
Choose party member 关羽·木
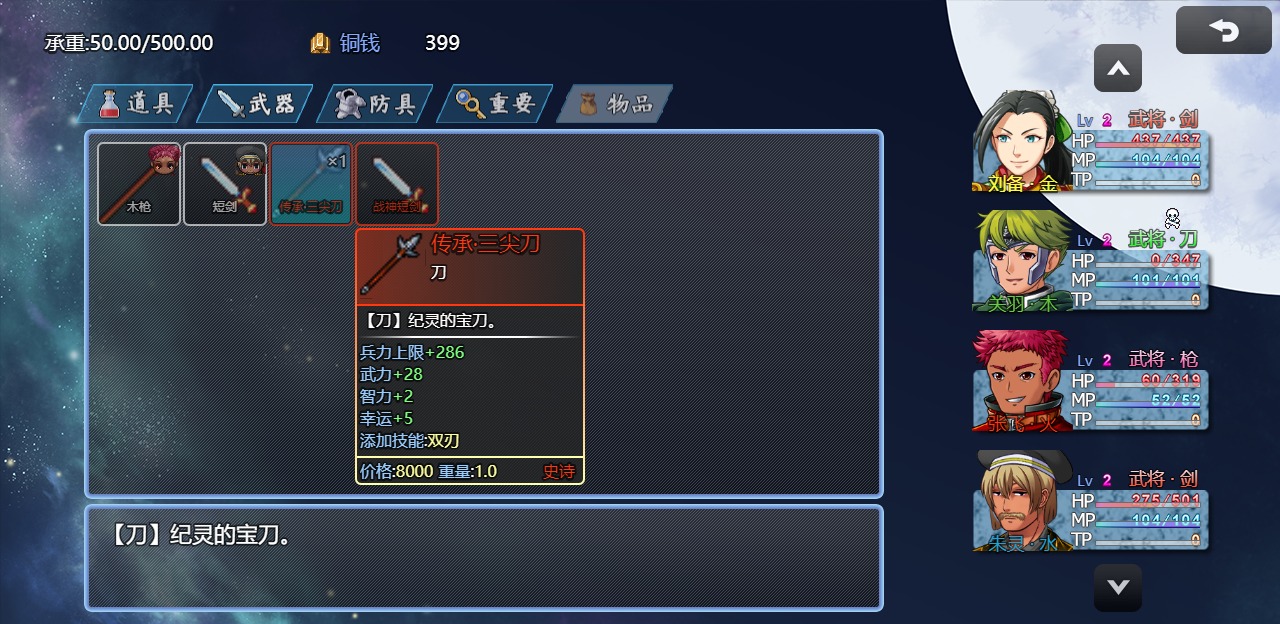tap(1090, 261)
